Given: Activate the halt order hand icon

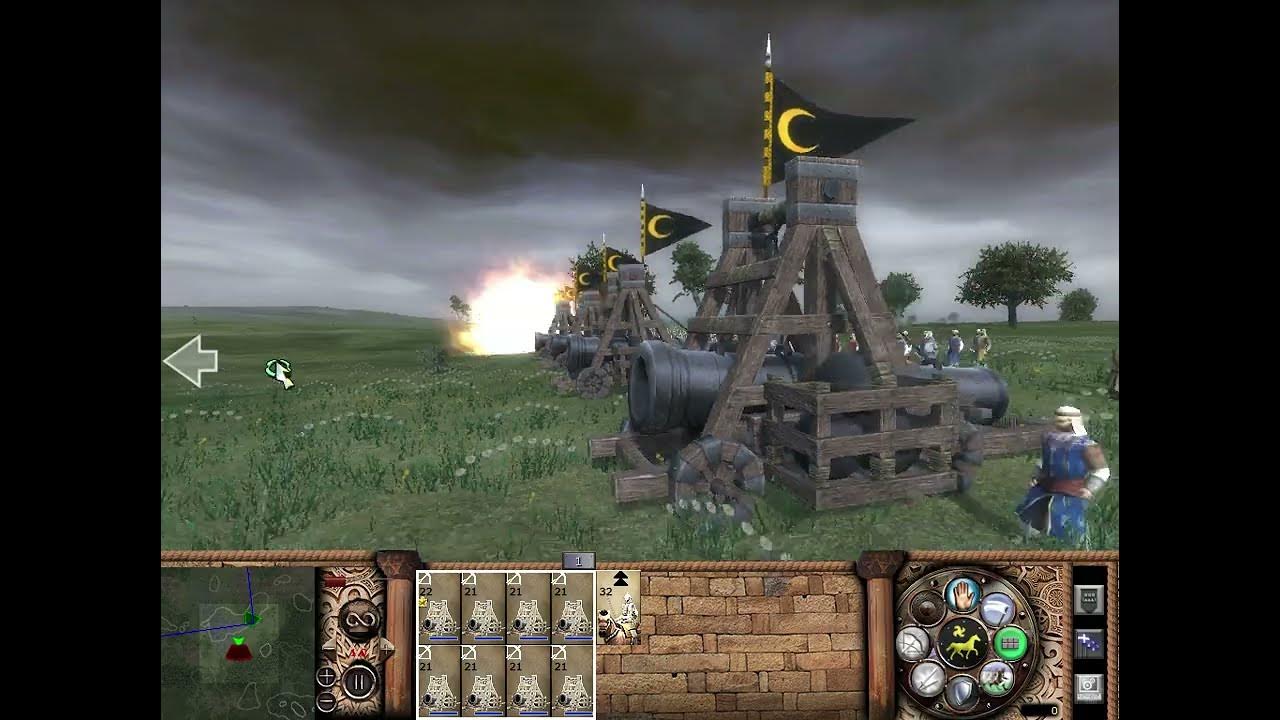Looking at the screenshot, I should [963, 595].
